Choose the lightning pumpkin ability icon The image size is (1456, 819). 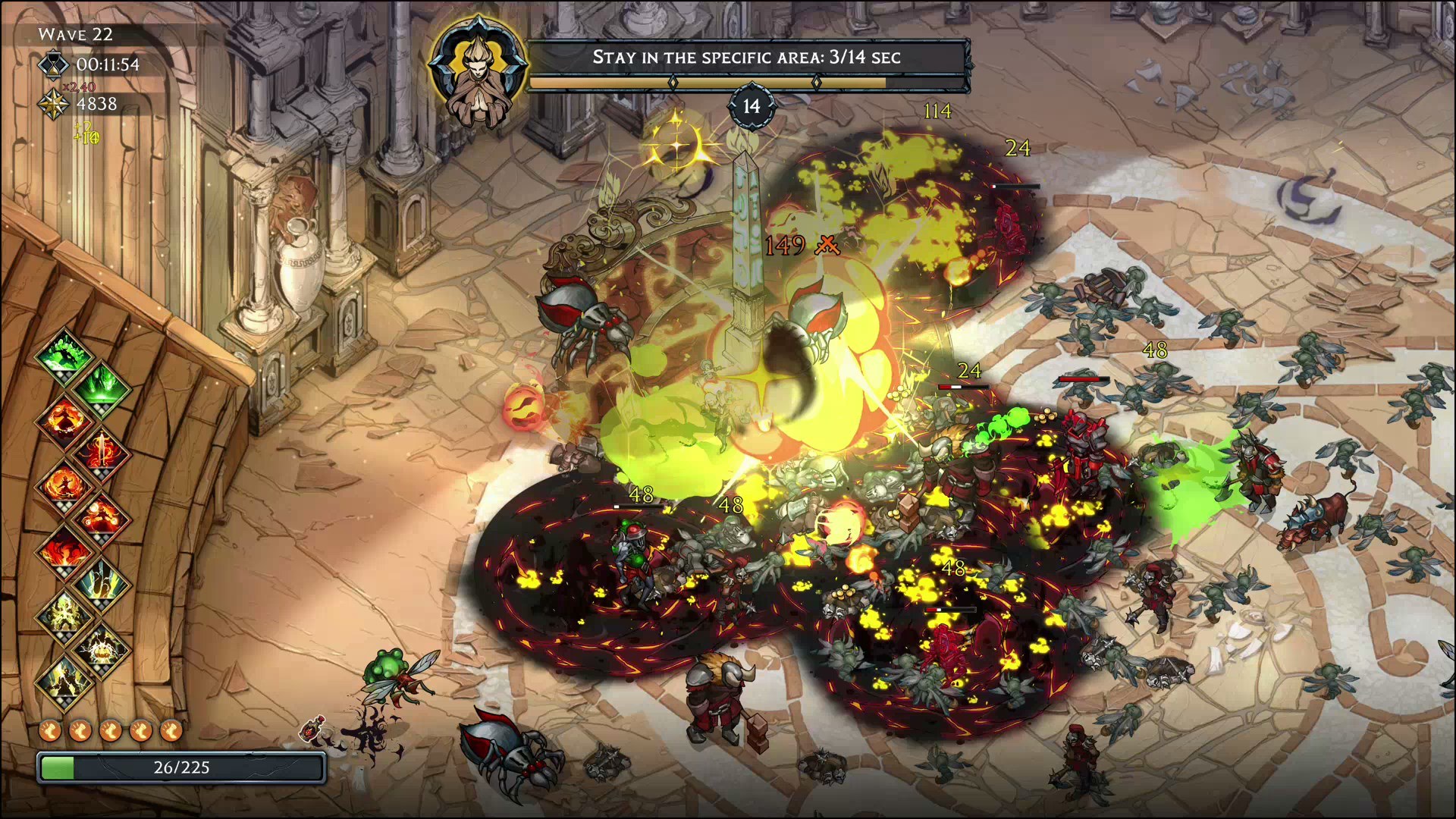pyautogui.click(x=102, y=647)
